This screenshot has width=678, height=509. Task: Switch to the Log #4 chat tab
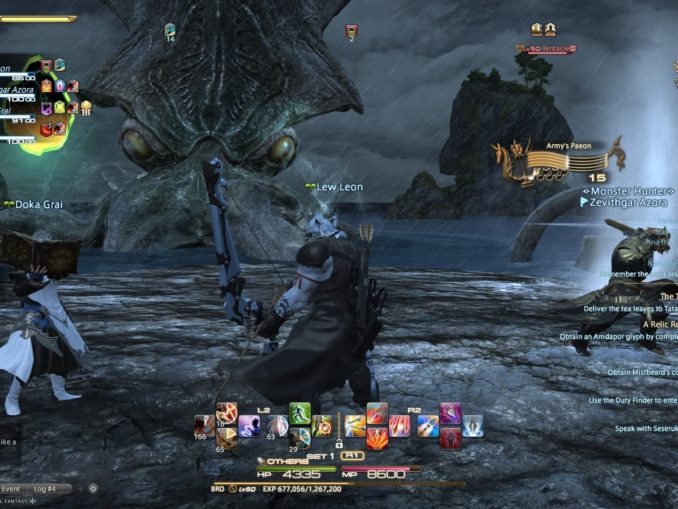(44, 489)
